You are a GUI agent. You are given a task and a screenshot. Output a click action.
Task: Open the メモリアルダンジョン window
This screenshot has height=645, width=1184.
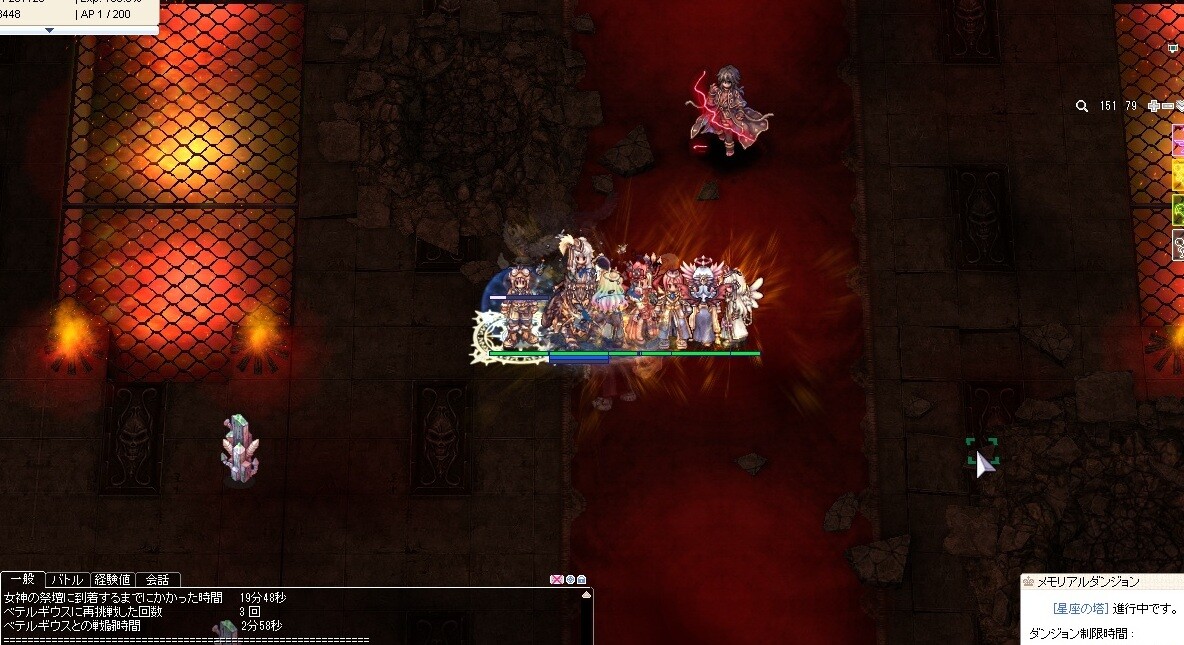[1095, 582]
